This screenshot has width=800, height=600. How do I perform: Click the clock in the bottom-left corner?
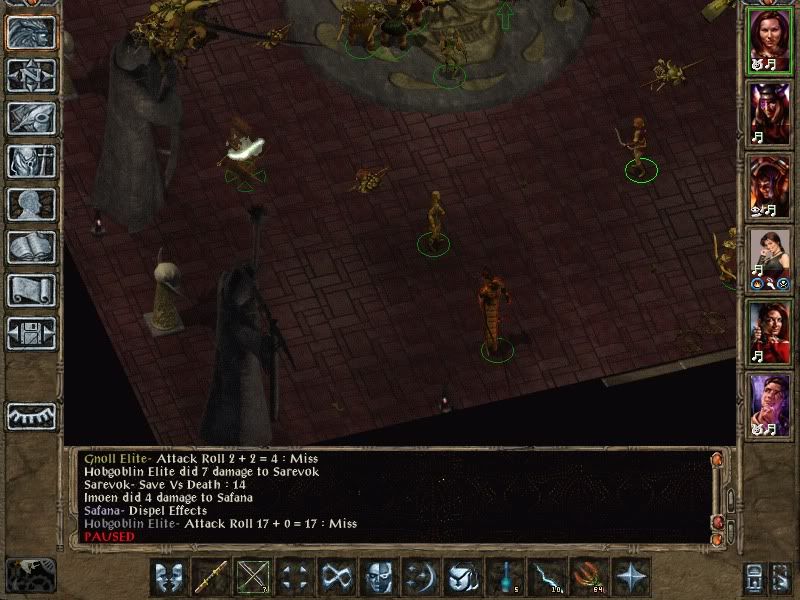coord(30,574)
